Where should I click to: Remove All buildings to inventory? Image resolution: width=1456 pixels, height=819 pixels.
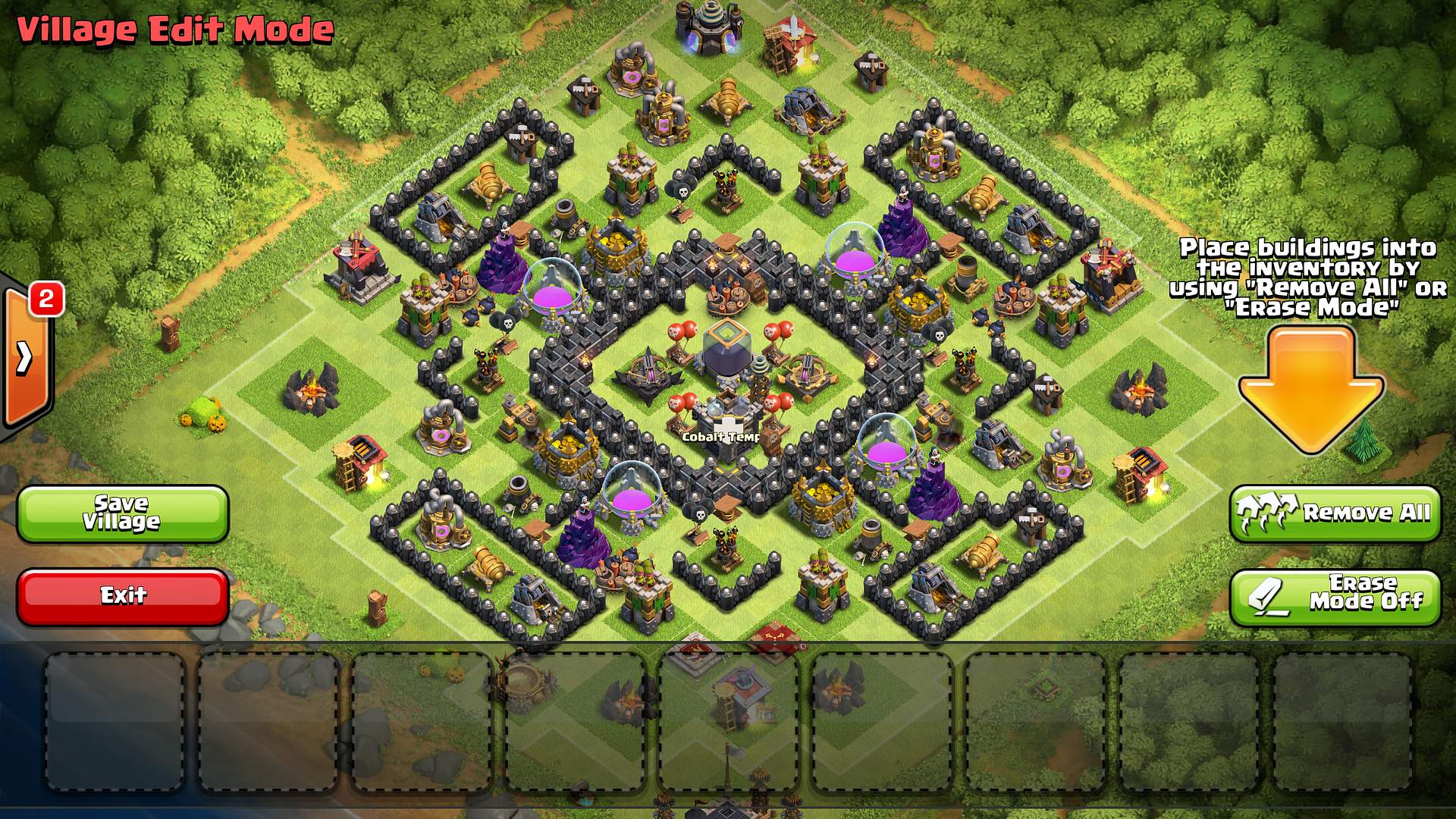pos(1334,513)
